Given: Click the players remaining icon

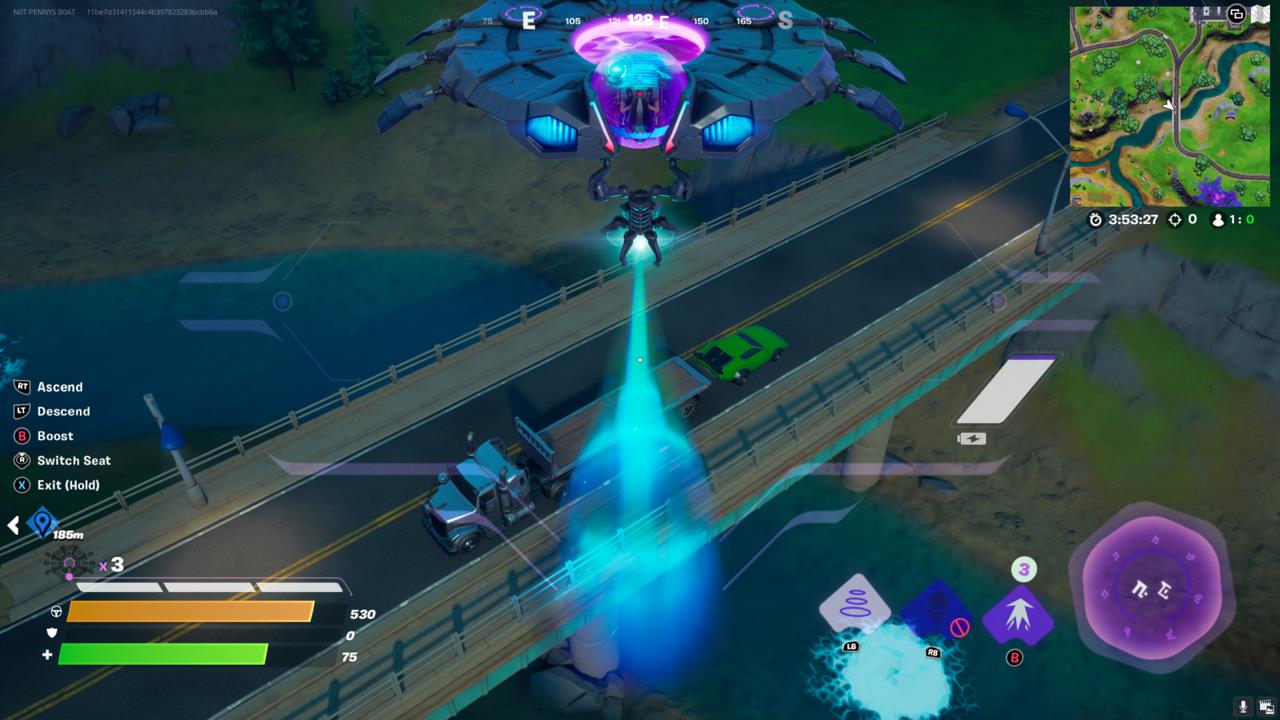Looking at the screenshot, I should [1218, 220].
